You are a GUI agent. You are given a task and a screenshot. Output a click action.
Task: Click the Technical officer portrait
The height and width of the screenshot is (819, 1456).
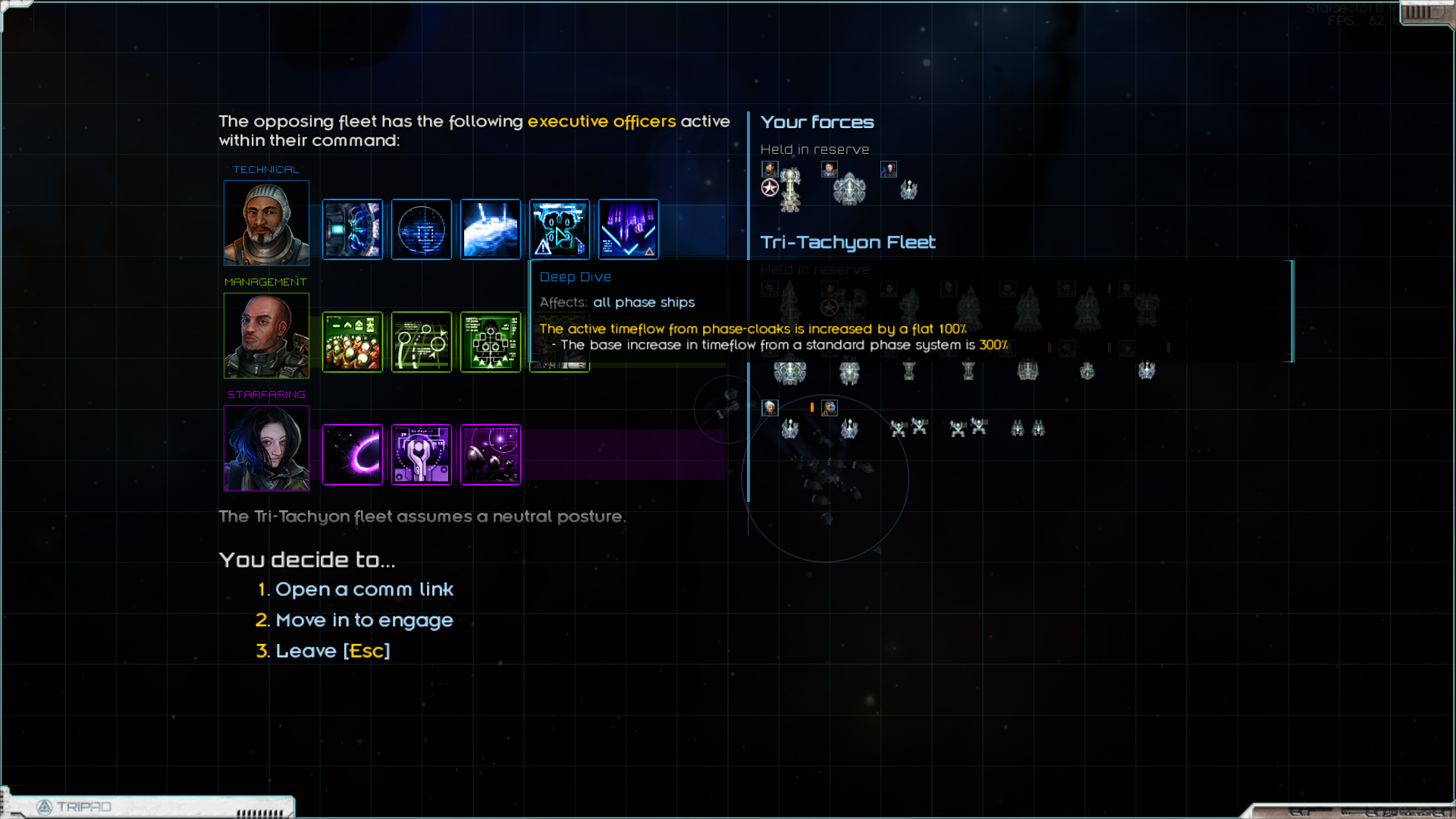pos(266,223)
